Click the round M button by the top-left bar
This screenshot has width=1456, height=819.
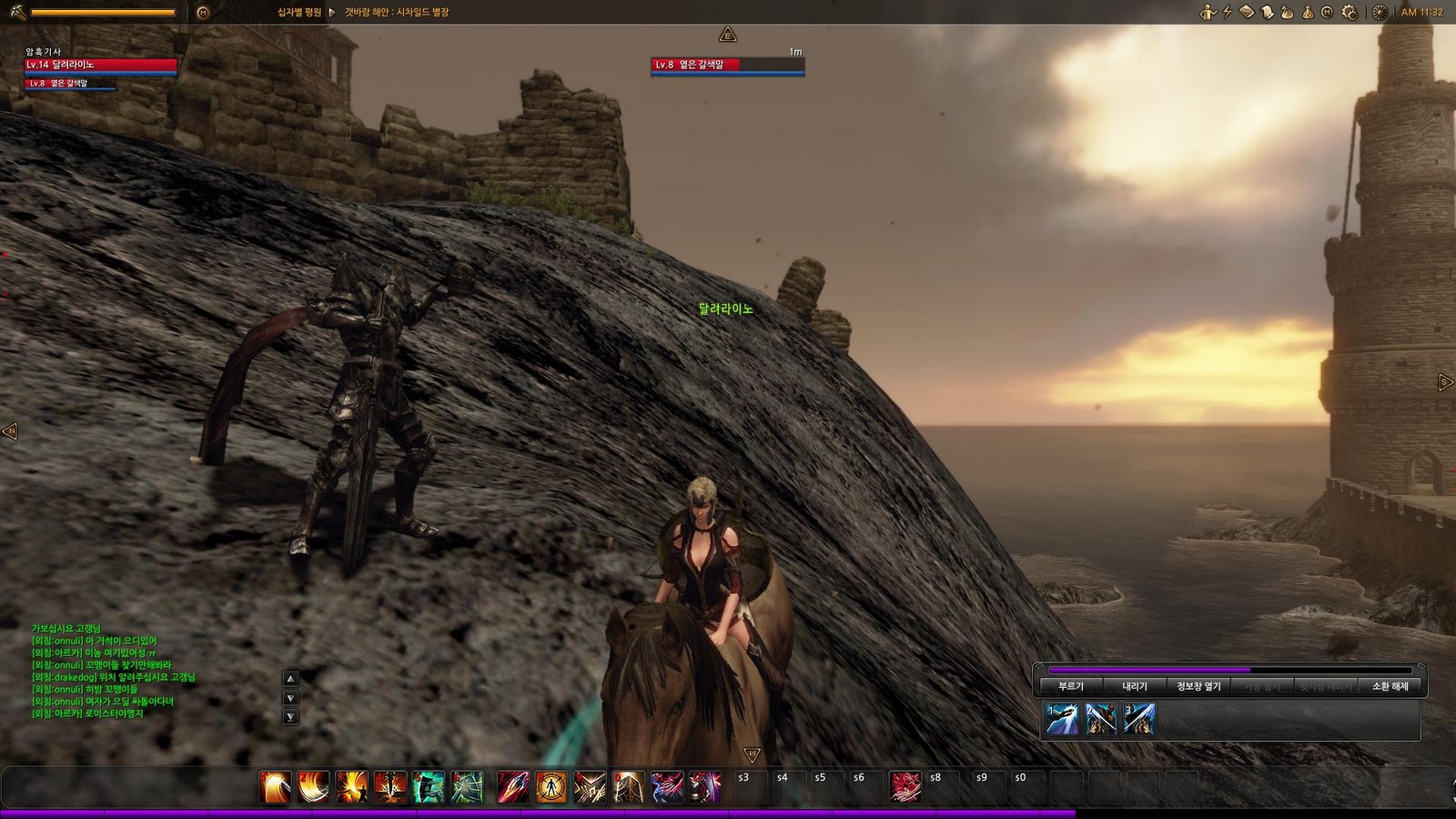click(203, 13)
